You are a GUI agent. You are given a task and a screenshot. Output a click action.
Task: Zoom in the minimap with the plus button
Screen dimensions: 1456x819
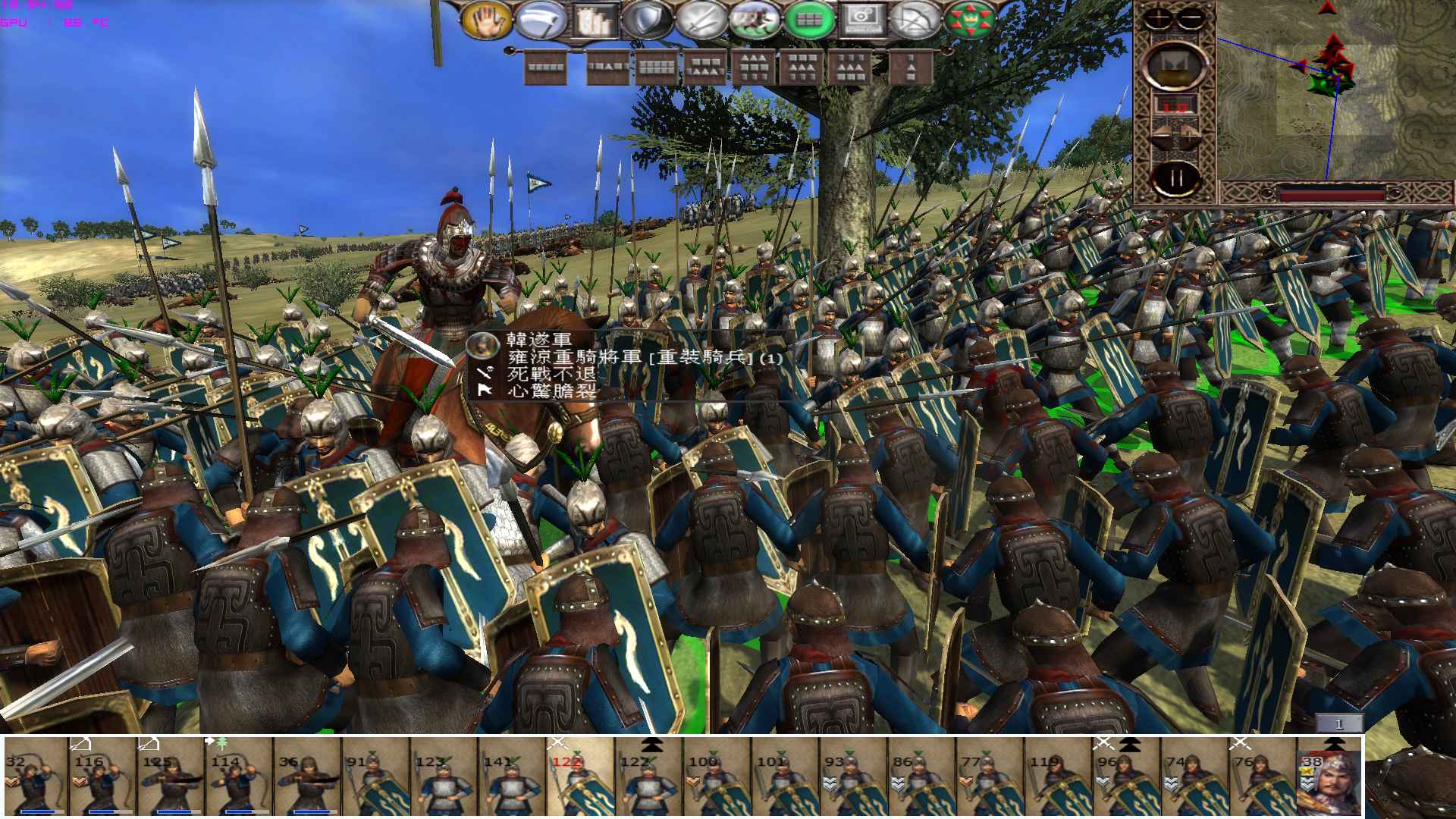(x=1158, y=17)
